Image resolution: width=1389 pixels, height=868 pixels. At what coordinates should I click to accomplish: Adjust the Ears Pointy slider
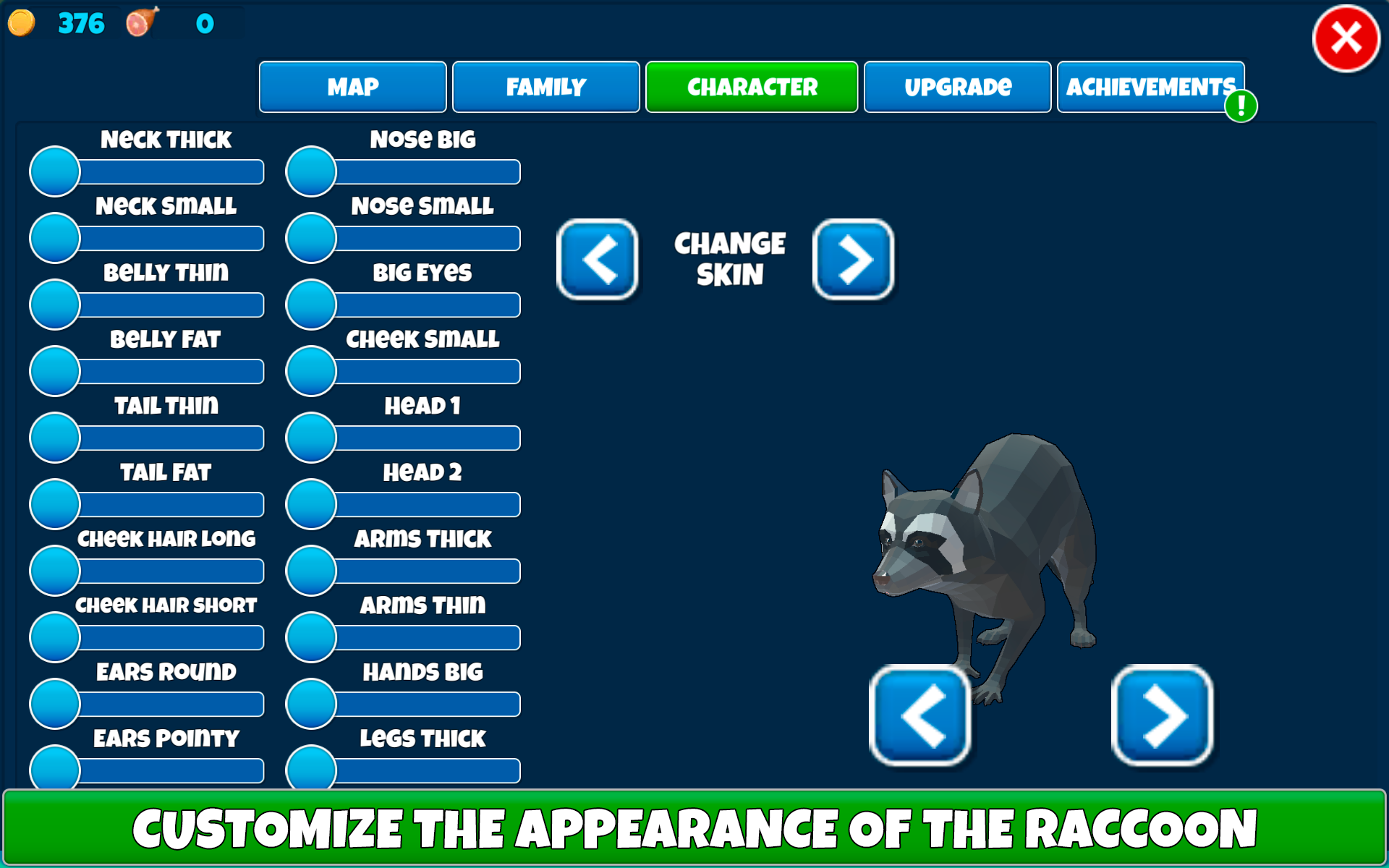(x=54, y=770)
